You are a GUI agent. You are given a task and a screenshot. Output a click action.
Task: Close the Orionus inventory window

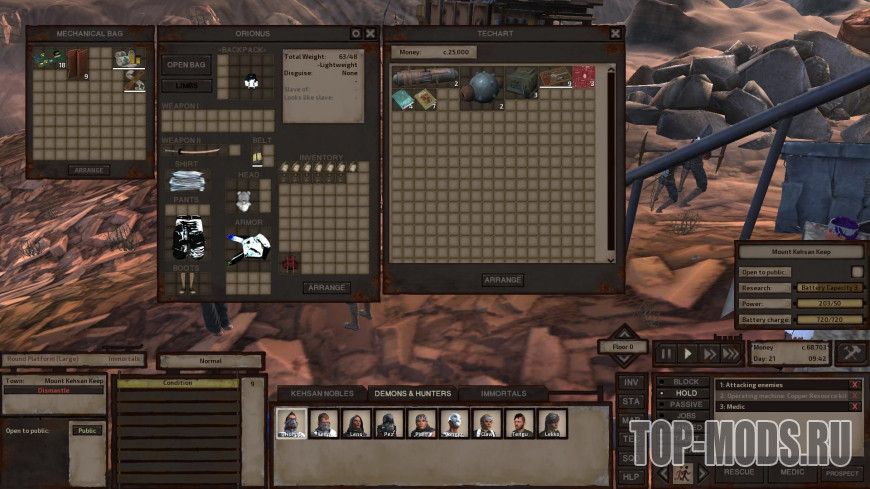[370, 33]
